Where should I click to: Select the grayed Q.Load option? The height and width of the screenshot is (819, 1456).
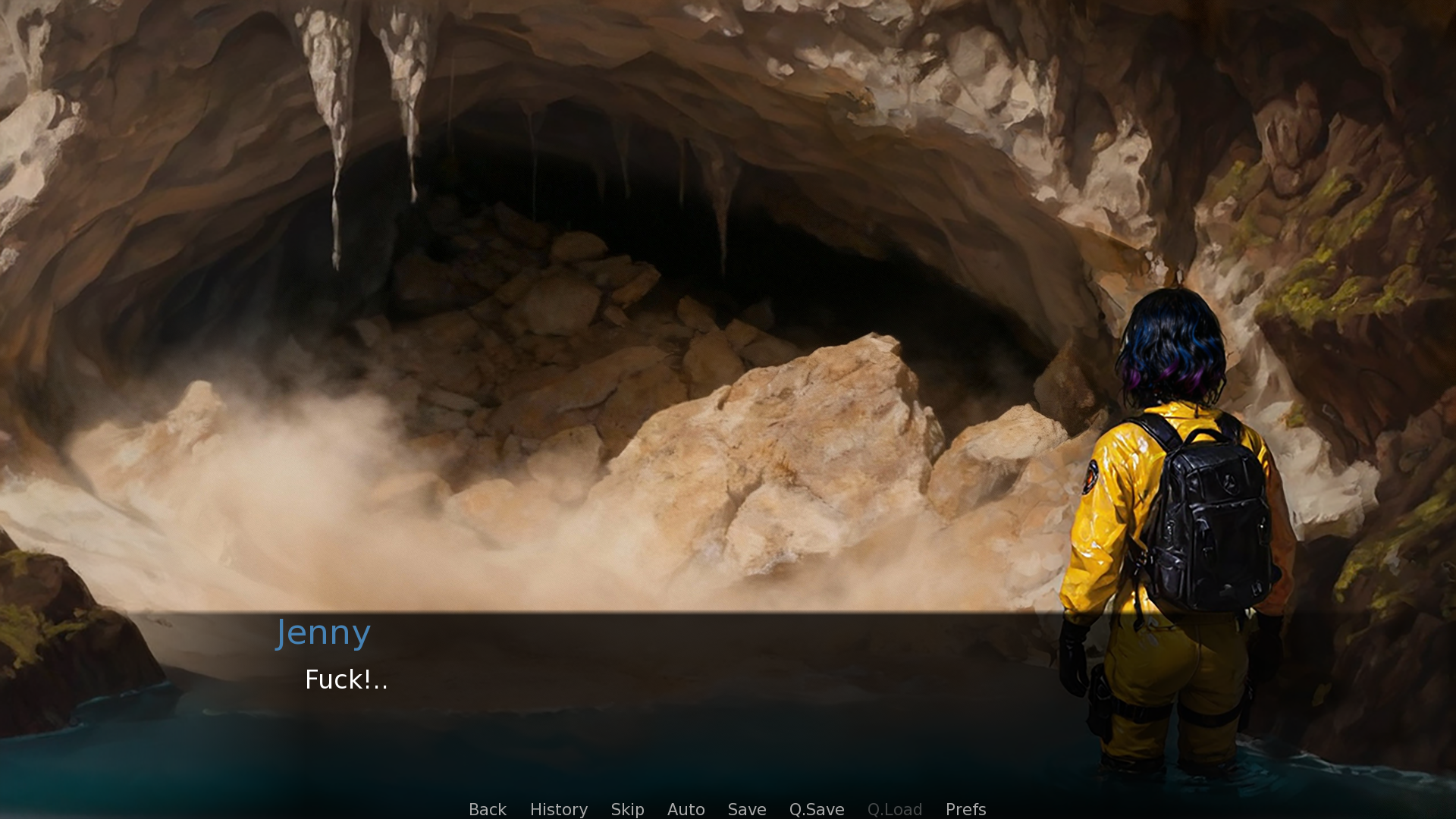point(895,809)
